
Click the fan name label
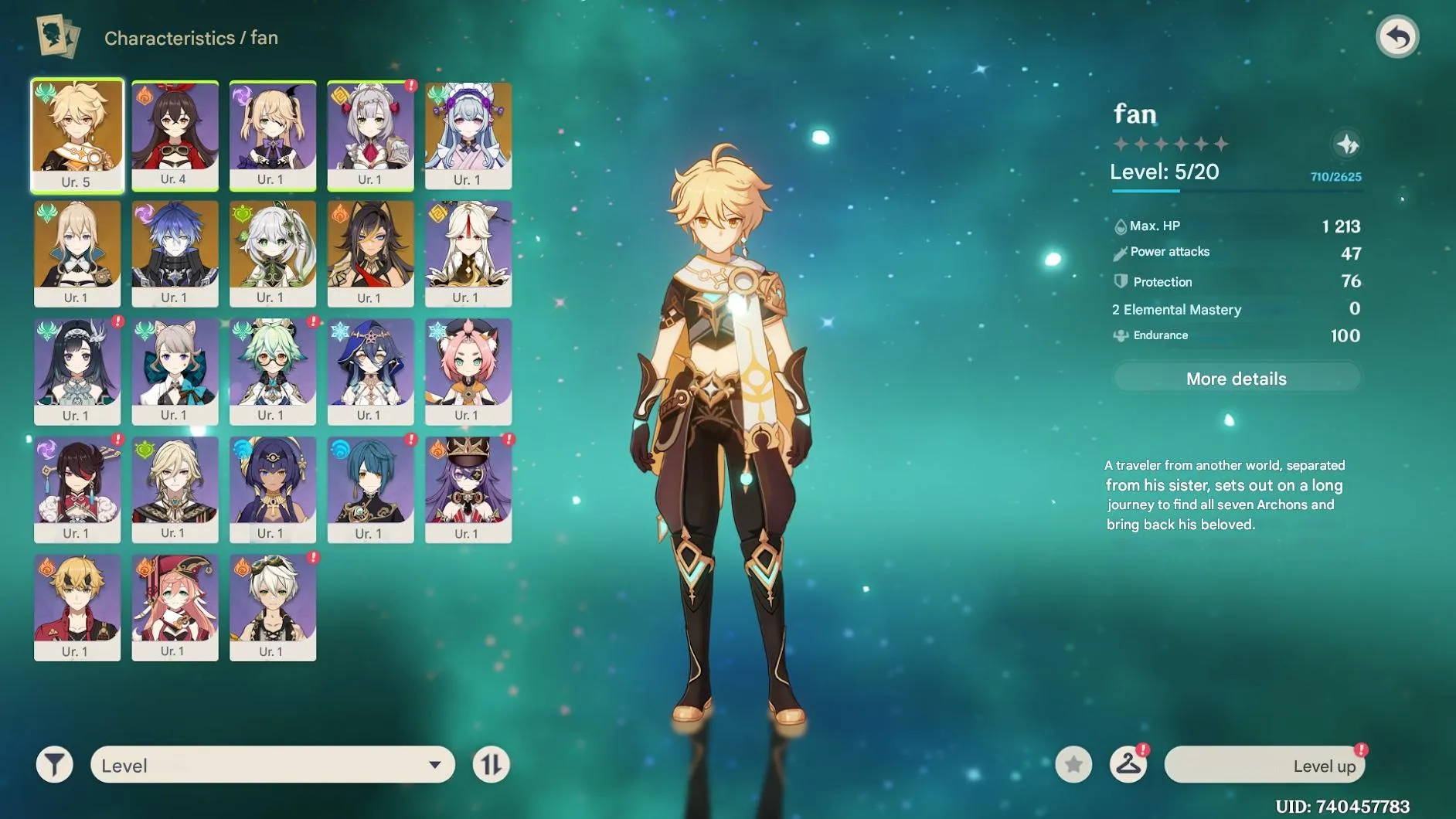pos(1135,113)
